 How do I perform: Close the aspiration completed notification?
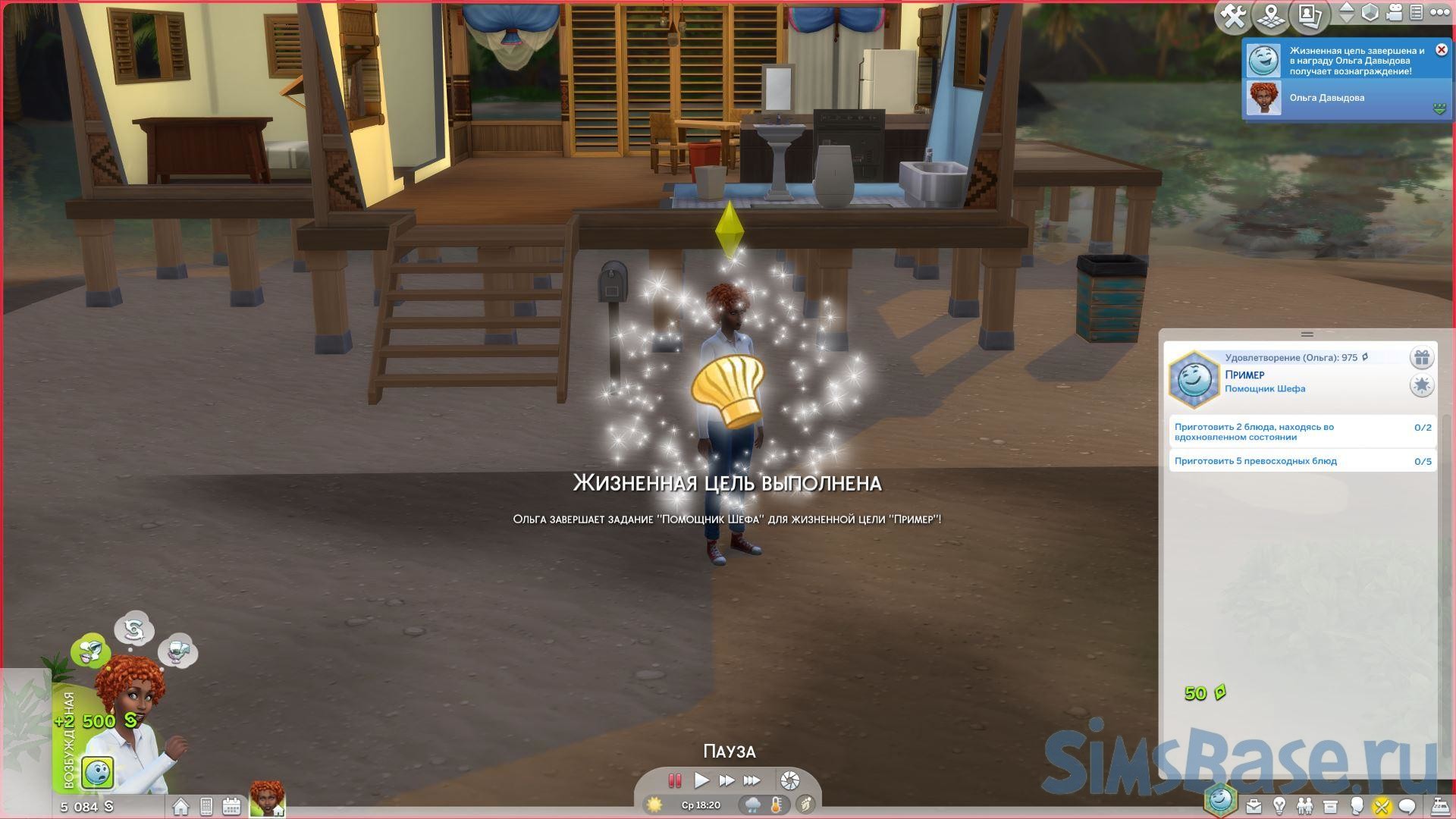click(1442, 50)
